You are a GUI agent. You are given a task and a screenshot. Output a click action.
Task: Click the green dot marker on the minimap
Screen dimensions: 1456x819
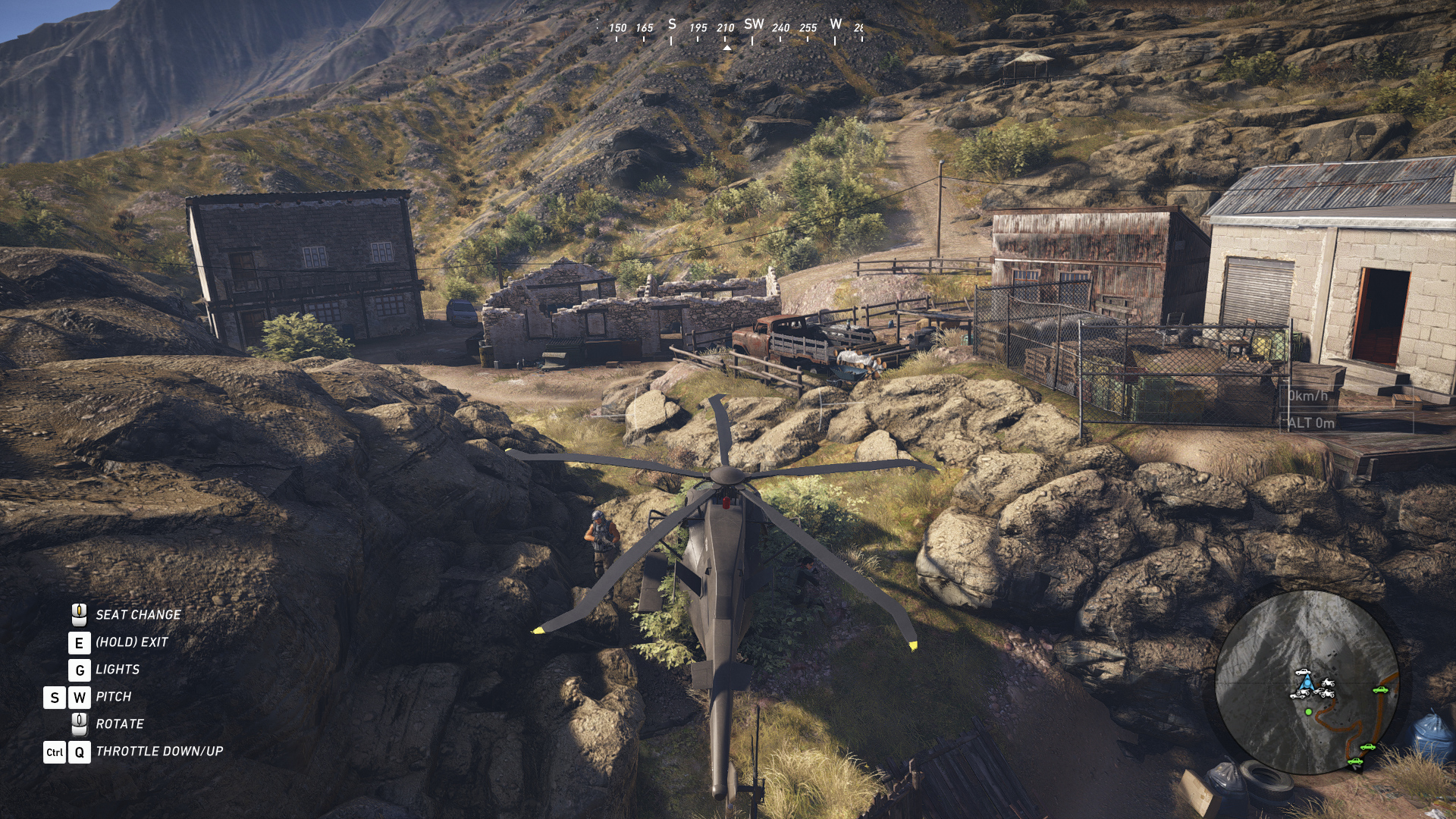point(1308,712)
